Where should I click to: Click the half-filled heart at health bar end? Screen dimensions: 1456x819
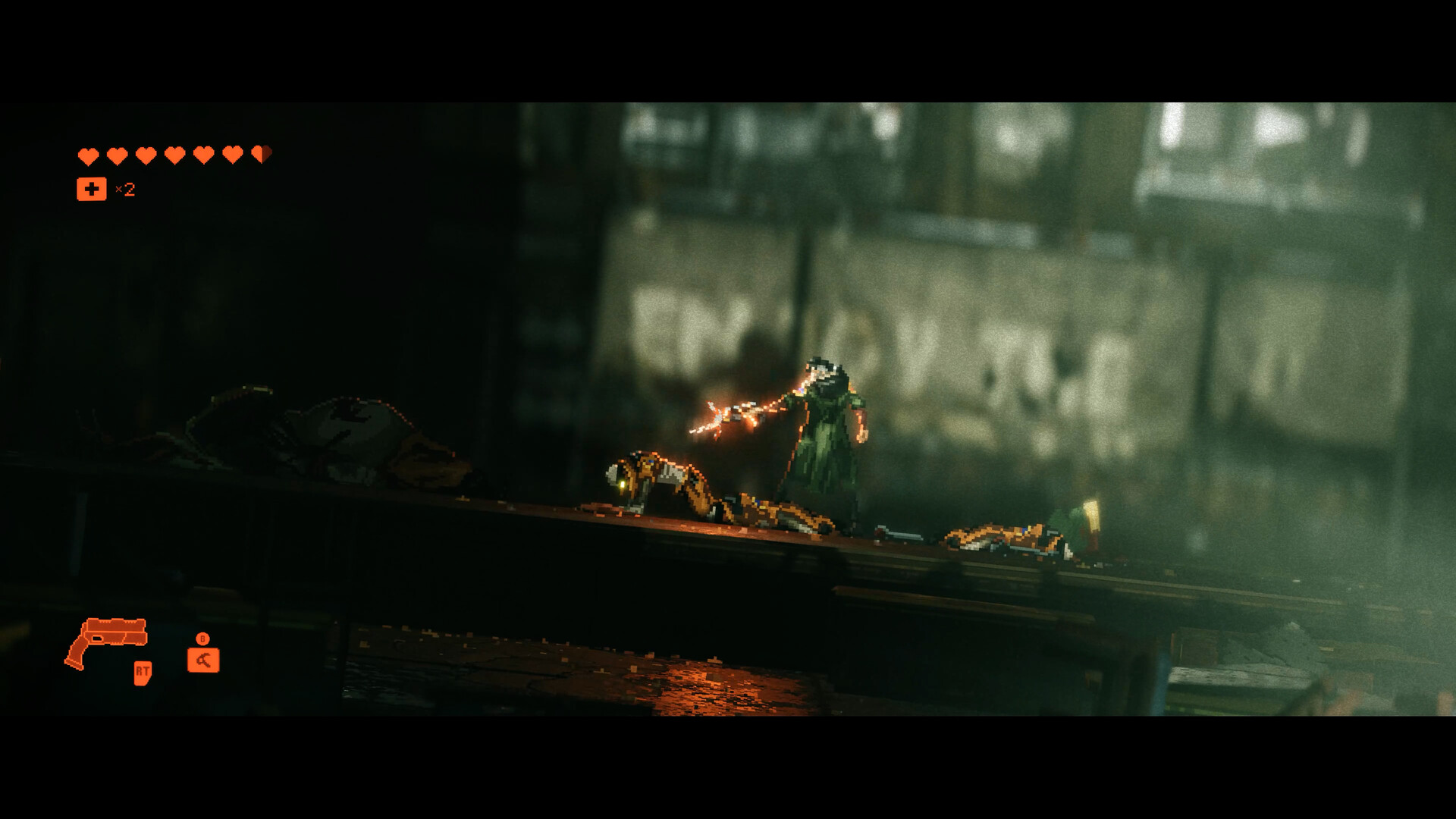[x=262, y=154]
